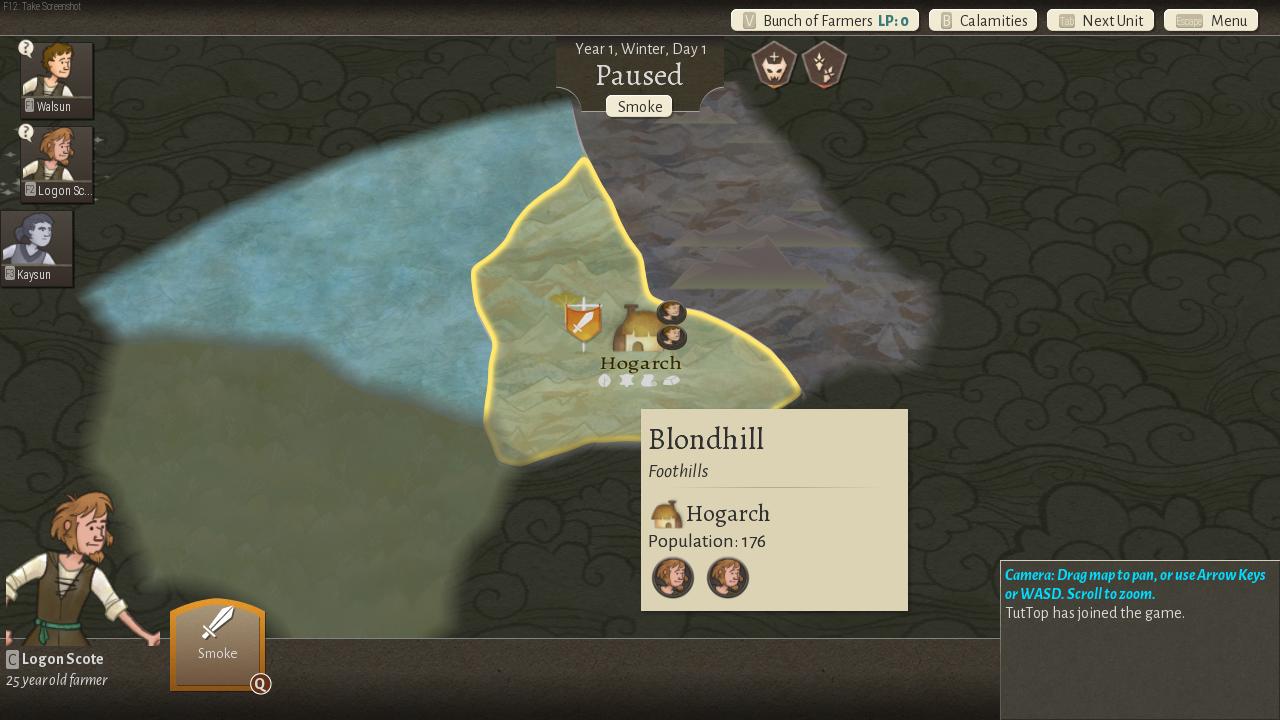The image size is (1280, 720).
Task: Open the Bunch of Farmers party panel
Action: (825, 21)
